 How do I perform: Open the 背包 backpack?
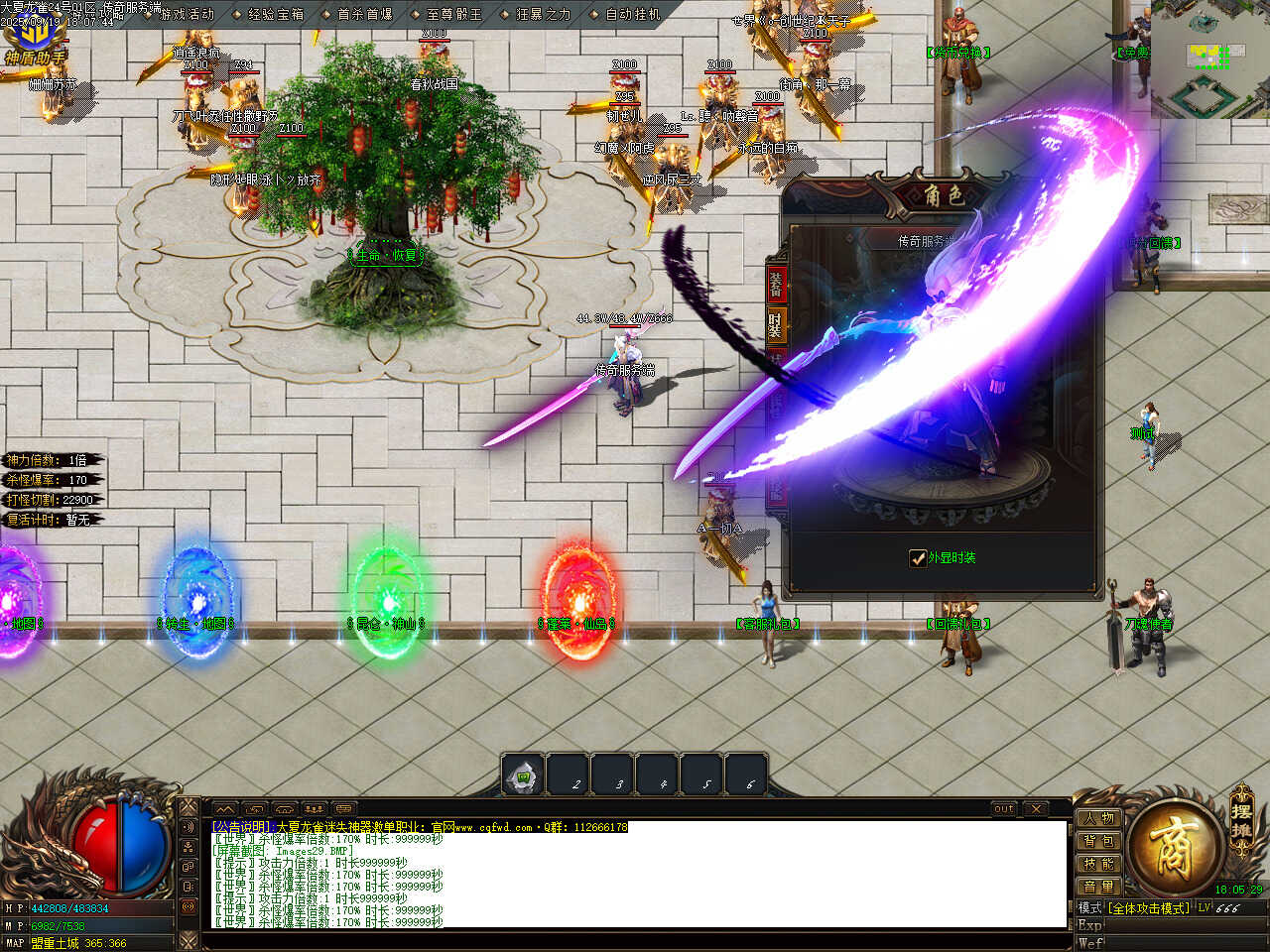coord(1099,842)
